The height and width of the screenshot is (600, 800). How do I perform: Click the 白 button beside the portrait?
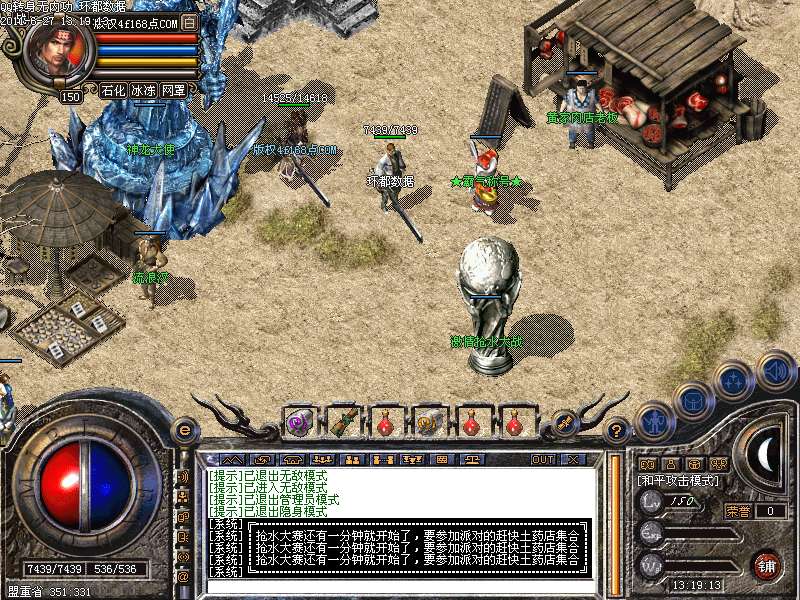(190, 21)
